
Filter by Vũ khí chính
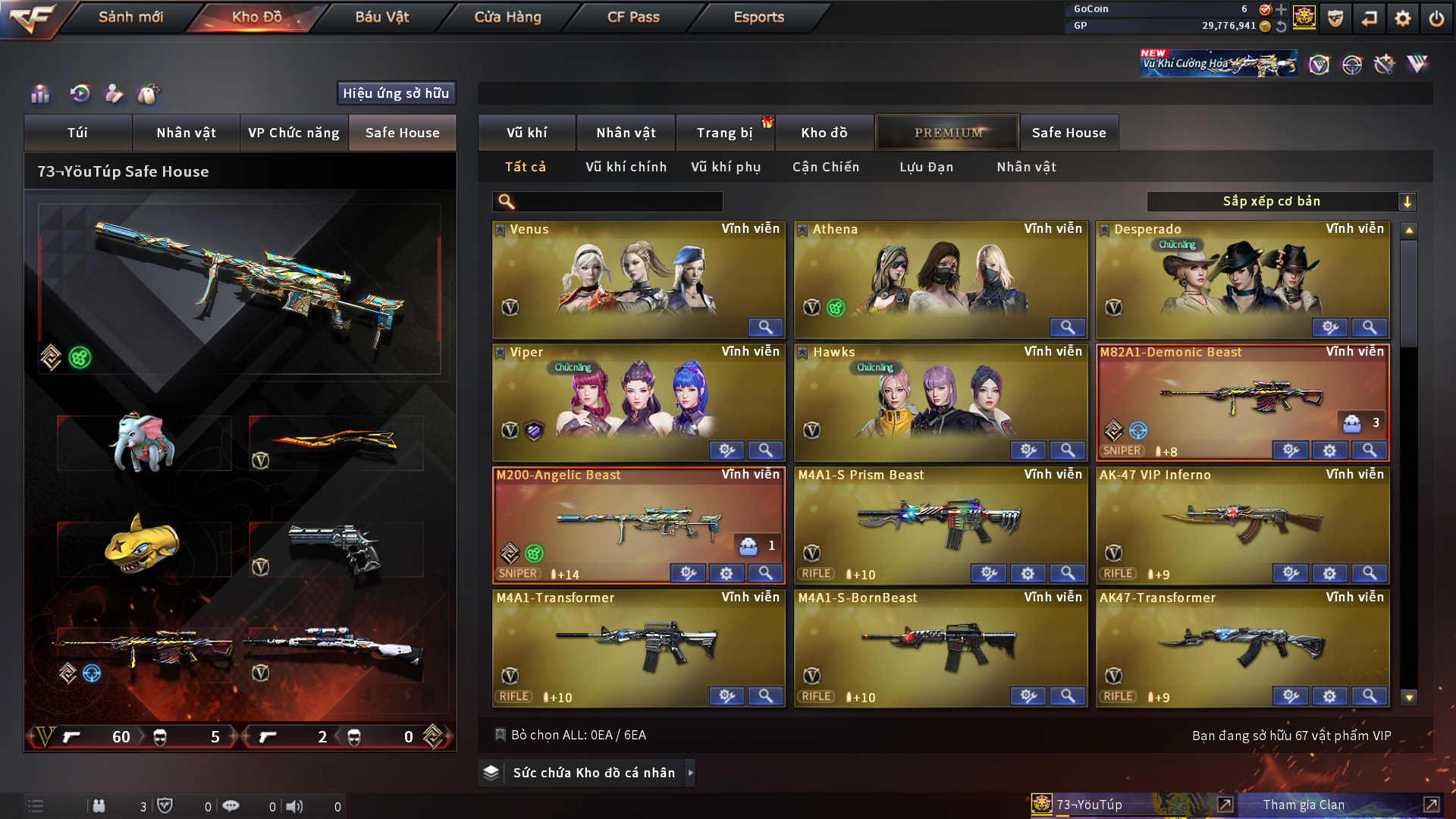click(626, 167)
